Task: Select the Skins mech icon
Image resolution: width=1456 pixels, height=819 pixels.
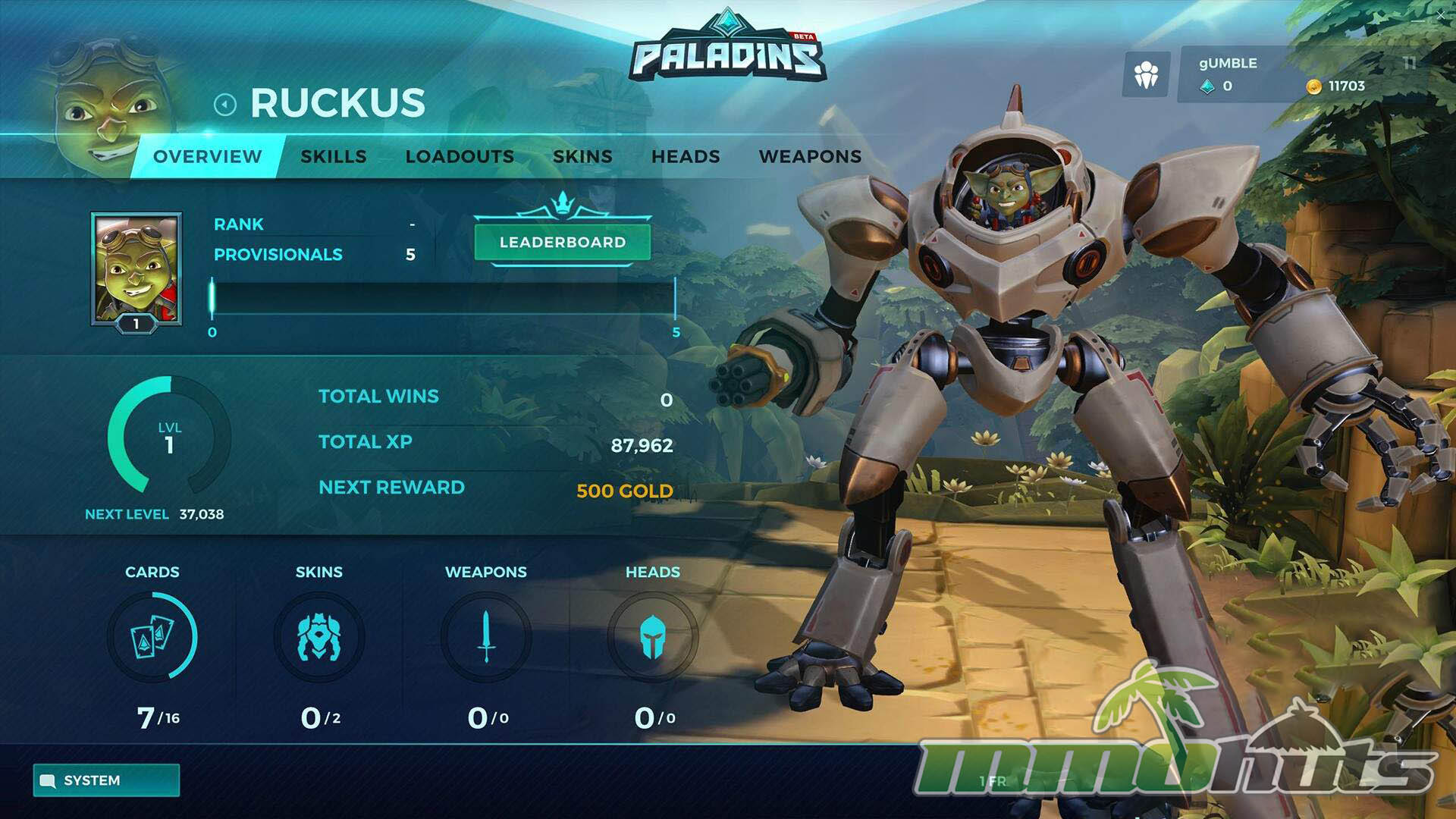Action: (319, 637)
